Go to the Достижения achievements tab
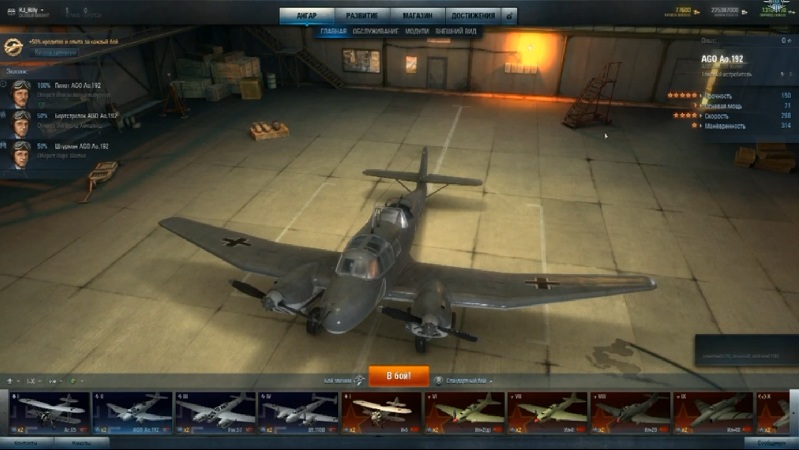The image size is (799, 450). pos(471,16)
